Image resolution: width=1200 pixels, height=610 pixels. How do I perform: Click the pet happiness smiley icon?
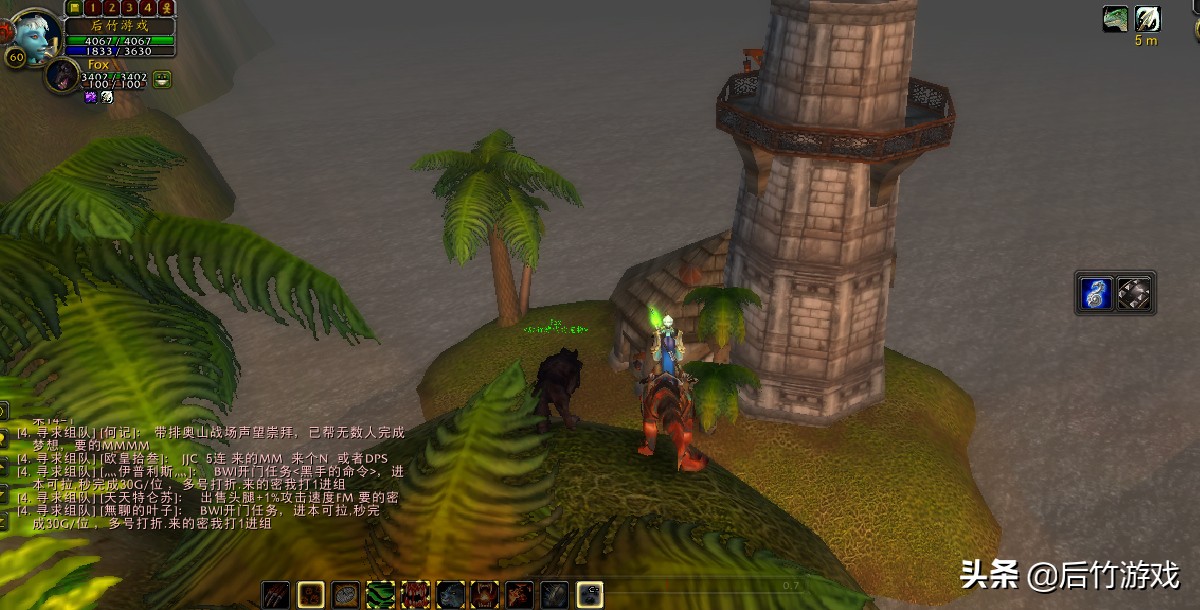tap(162, 79)
